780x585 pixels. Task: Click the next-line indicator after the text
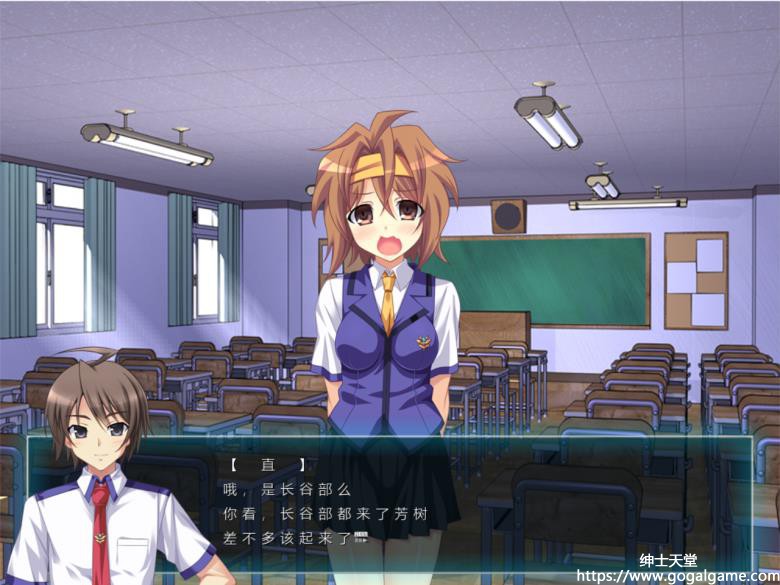(x=360, y=538)
